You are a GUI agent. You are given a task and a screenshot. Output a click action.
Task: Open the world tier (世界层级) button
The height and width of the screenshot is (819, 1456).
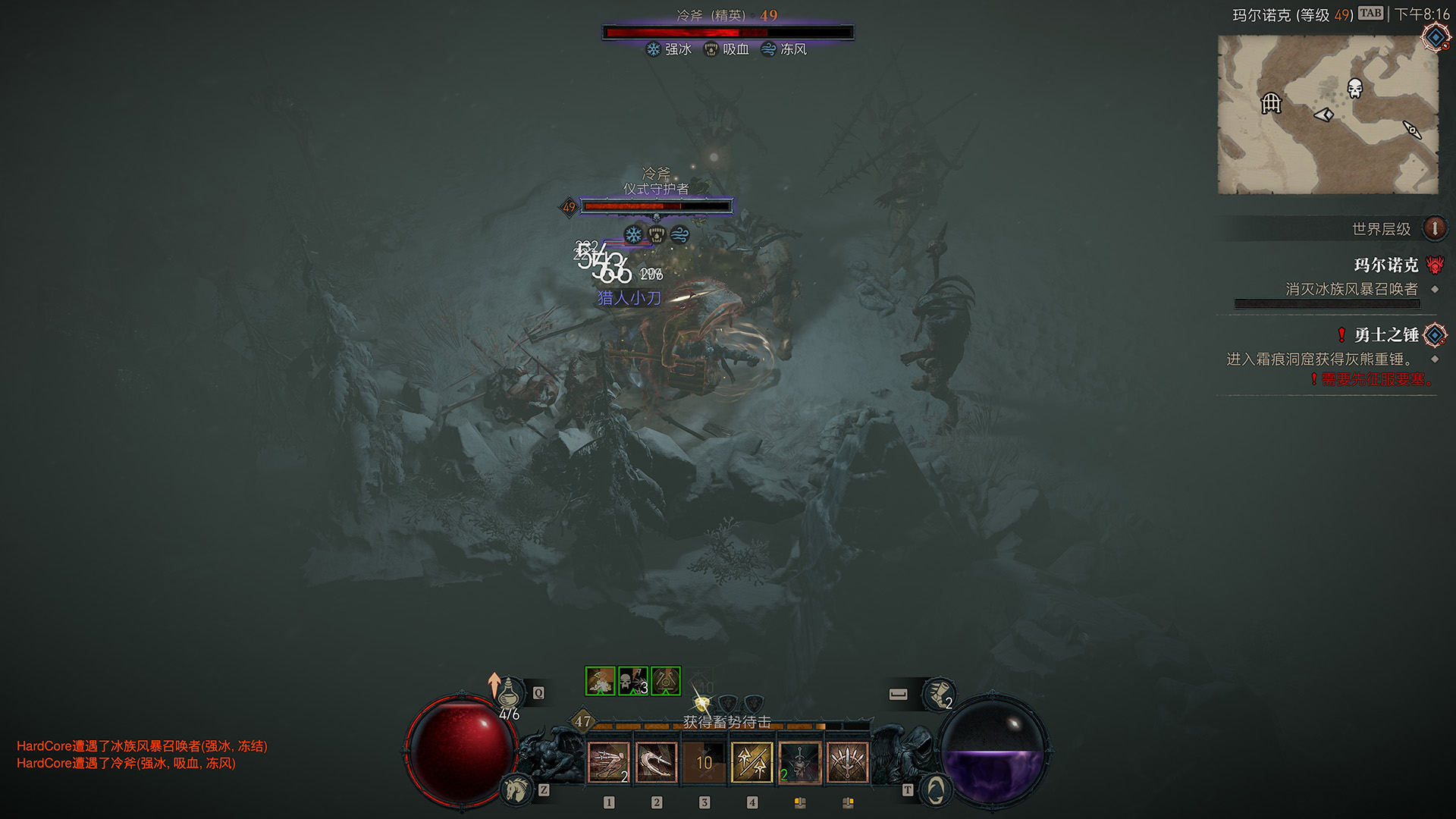click(1434, 228)
